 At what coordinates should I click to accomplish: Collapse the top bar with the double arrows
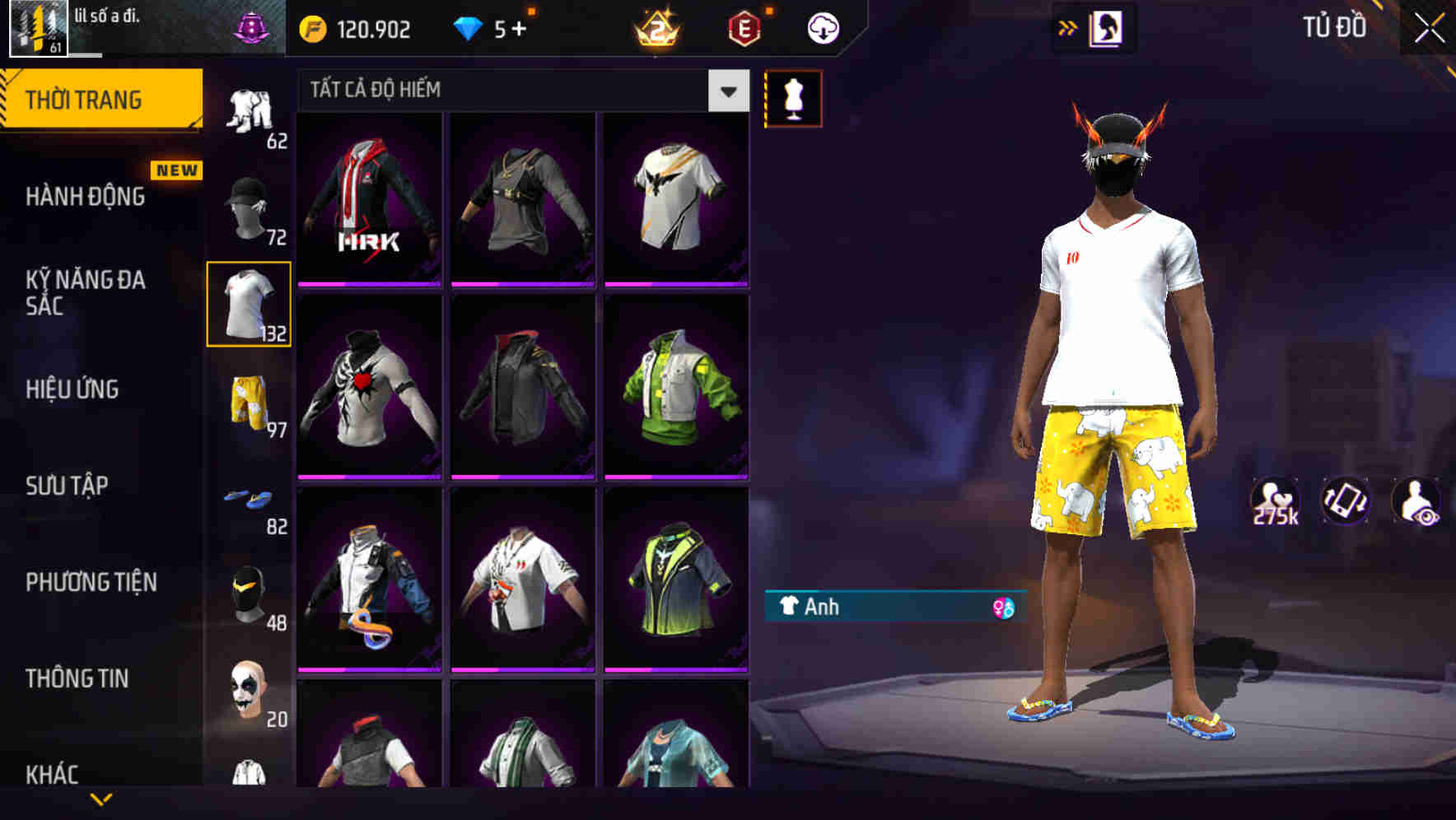pyautogui.click(x=1066, y=27)
